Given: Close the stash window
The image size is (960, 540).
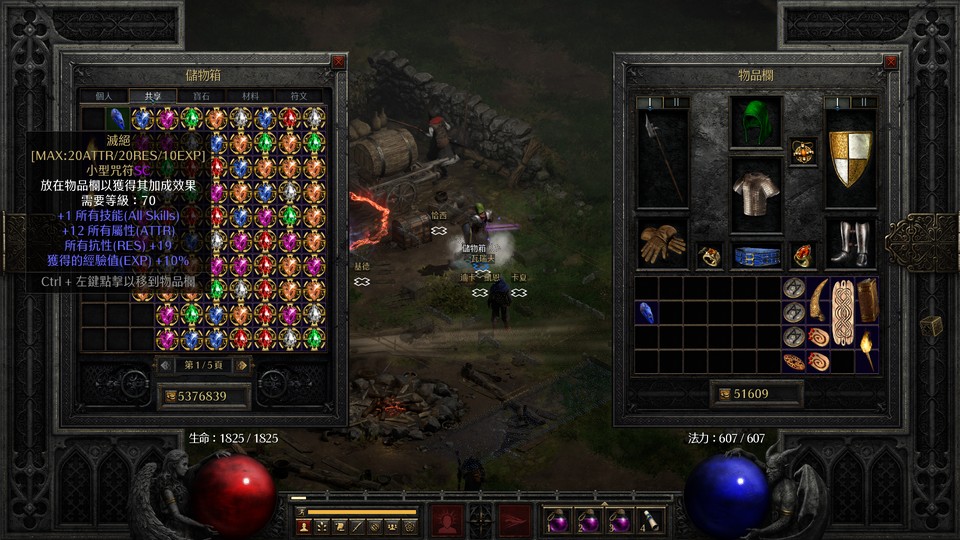Looking at the screenshot, I should (338, 62).
